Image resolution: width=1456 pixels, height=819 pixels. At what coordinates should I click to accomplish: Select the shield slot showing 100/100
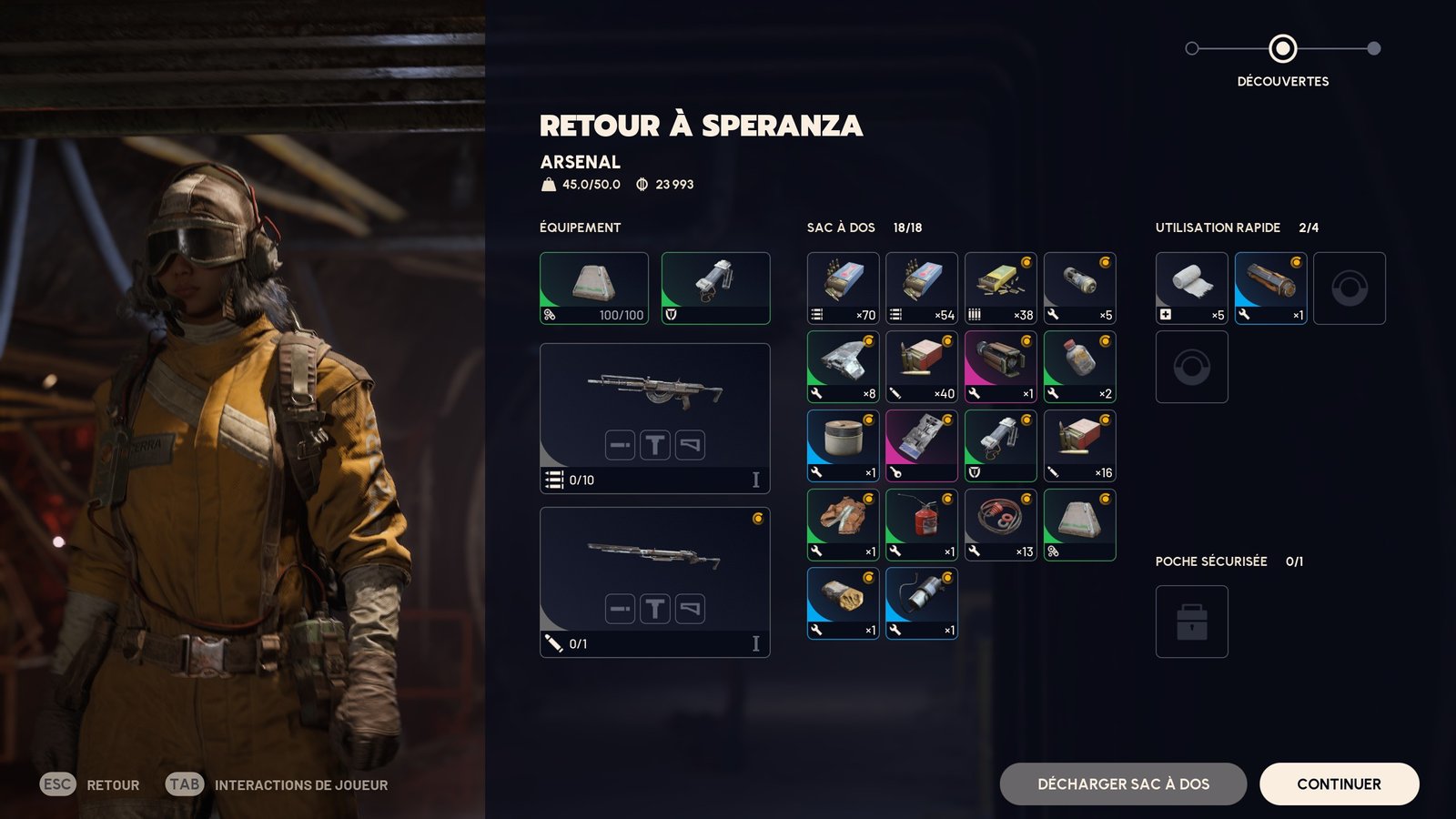pos(593,288)
